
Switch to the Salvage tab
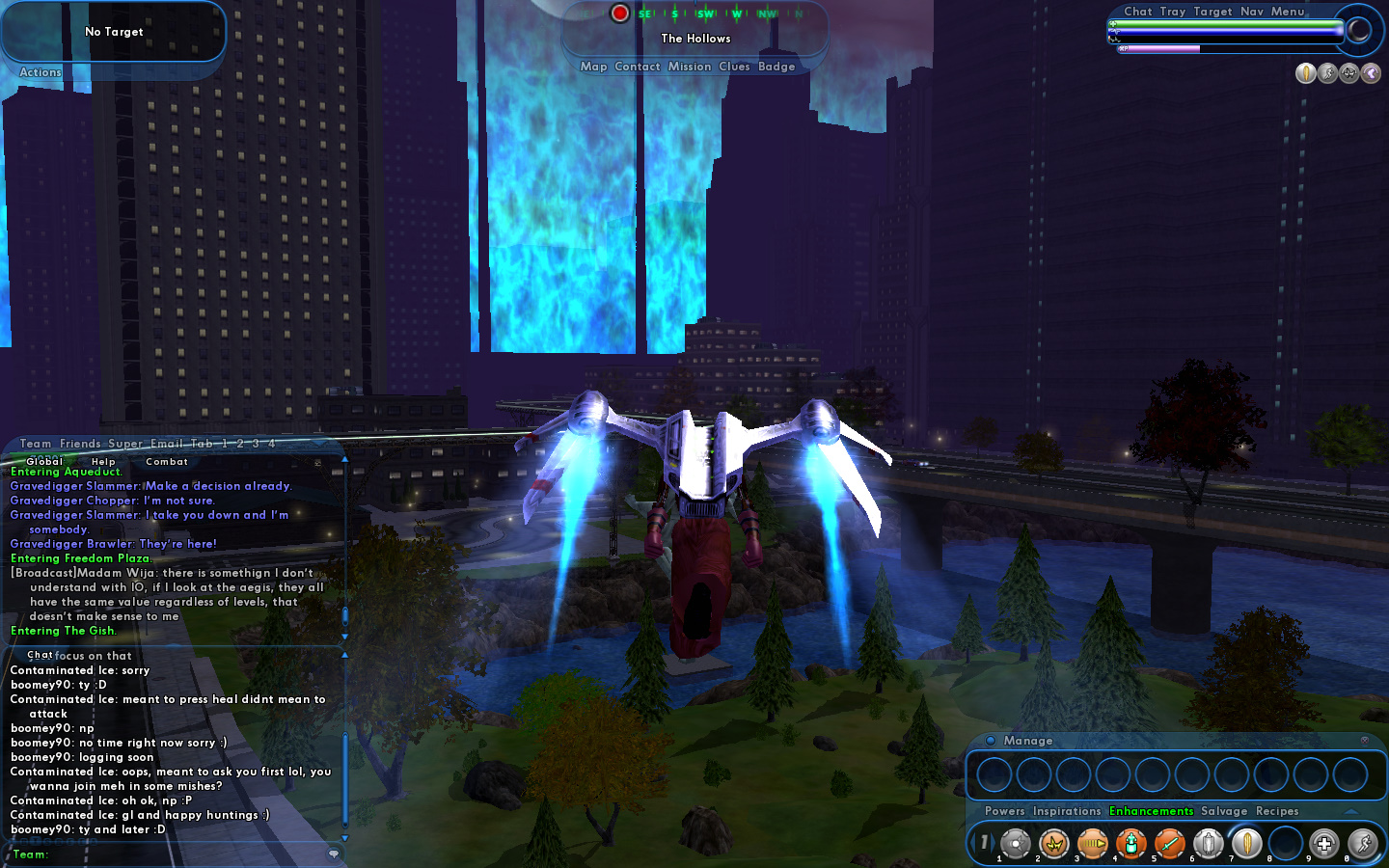[x=1223, y=811]
